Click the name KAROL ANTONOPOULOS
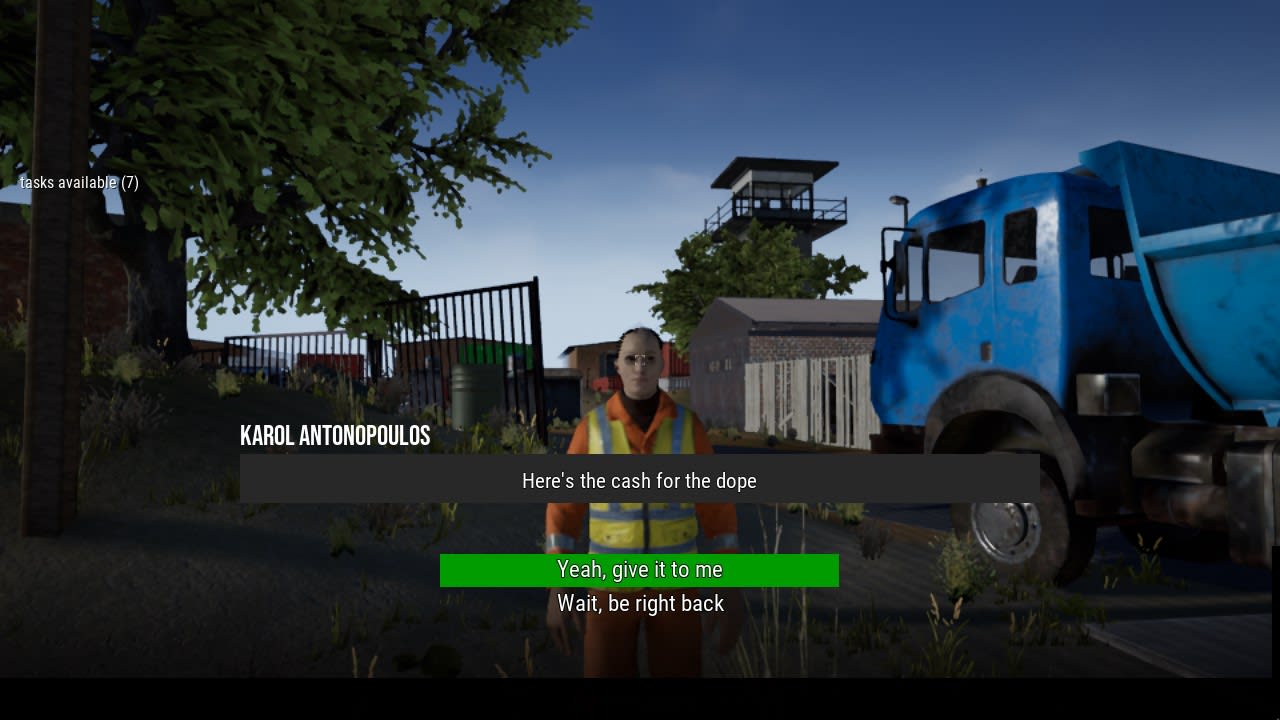The image size is (1280, 720). pos(334,436)
